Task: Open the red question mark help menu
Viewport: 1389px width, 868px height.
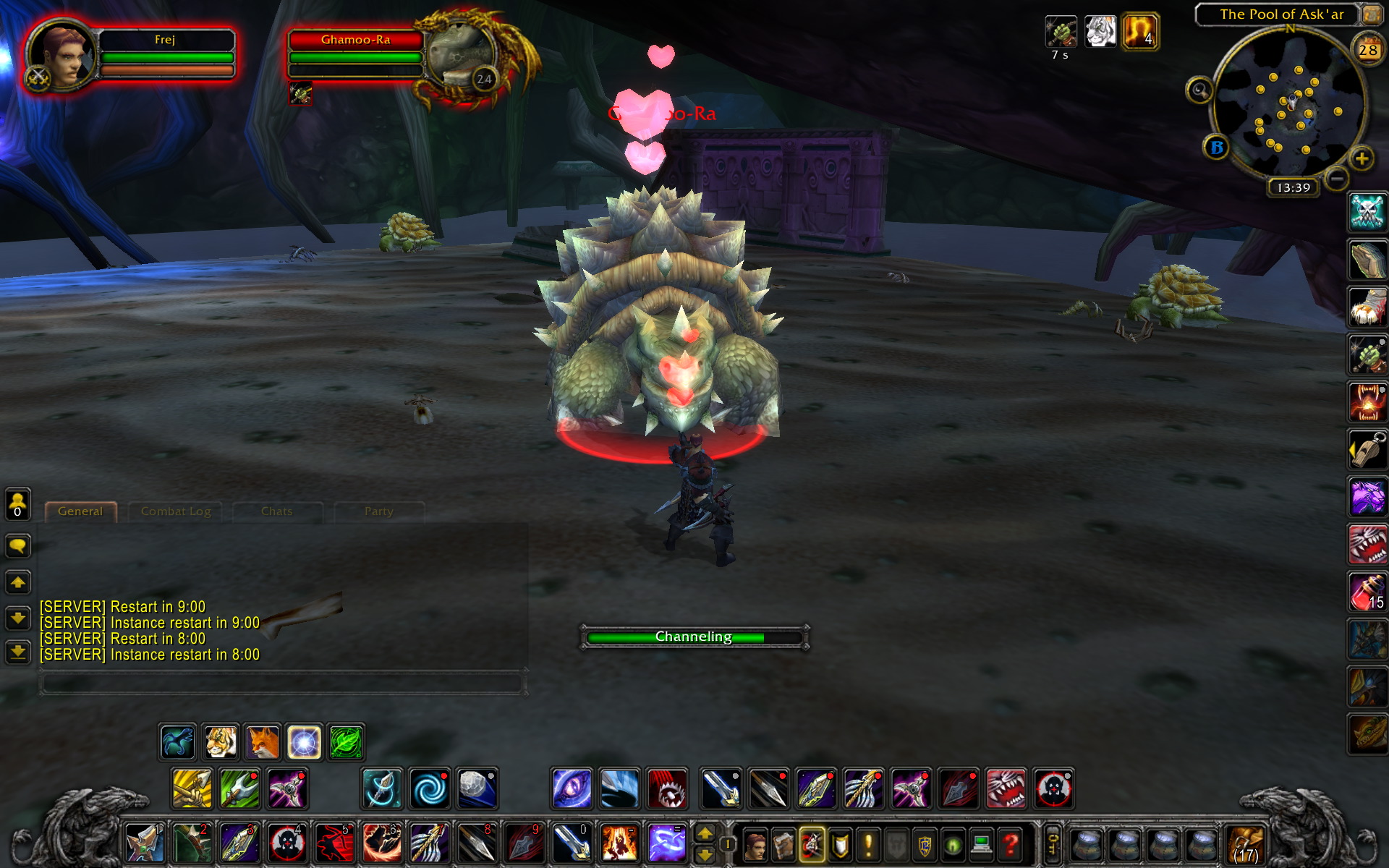Action: tap(1011, 843)
